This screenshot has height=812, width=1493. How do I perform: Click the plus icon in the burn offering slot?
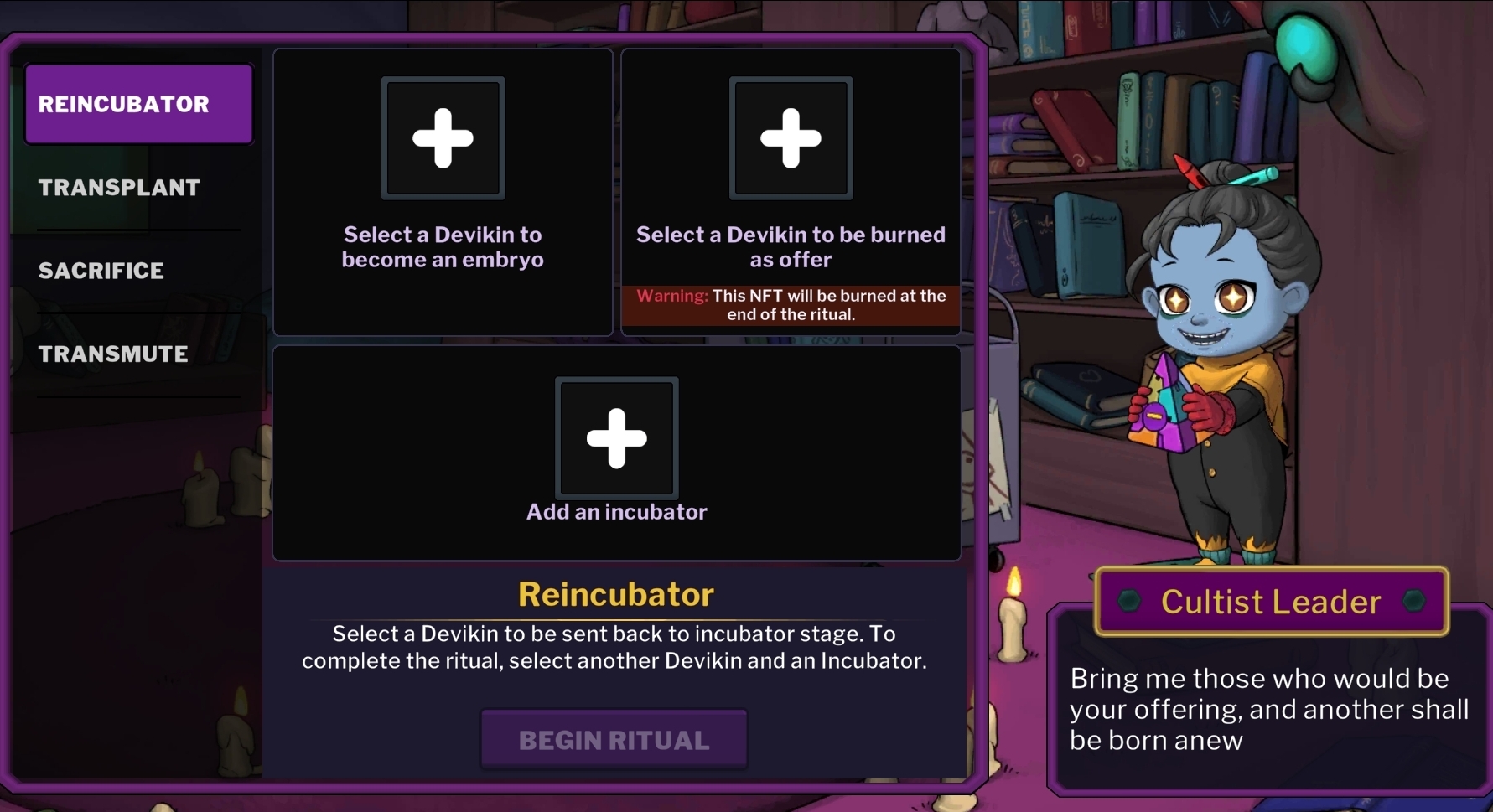791,137
